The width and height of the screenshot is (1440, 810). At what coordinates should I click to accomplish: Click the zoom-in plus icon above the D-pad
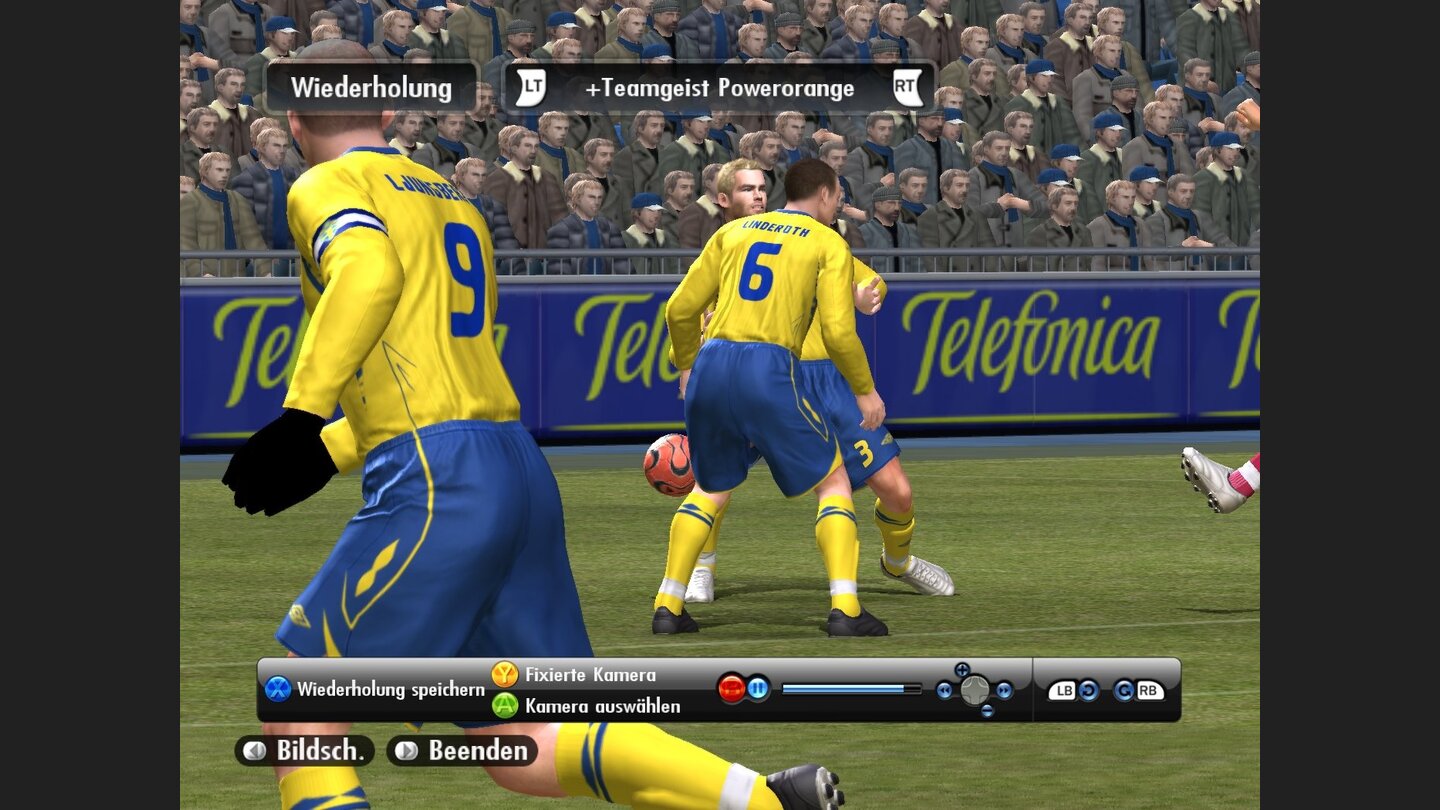click(961, 668)
